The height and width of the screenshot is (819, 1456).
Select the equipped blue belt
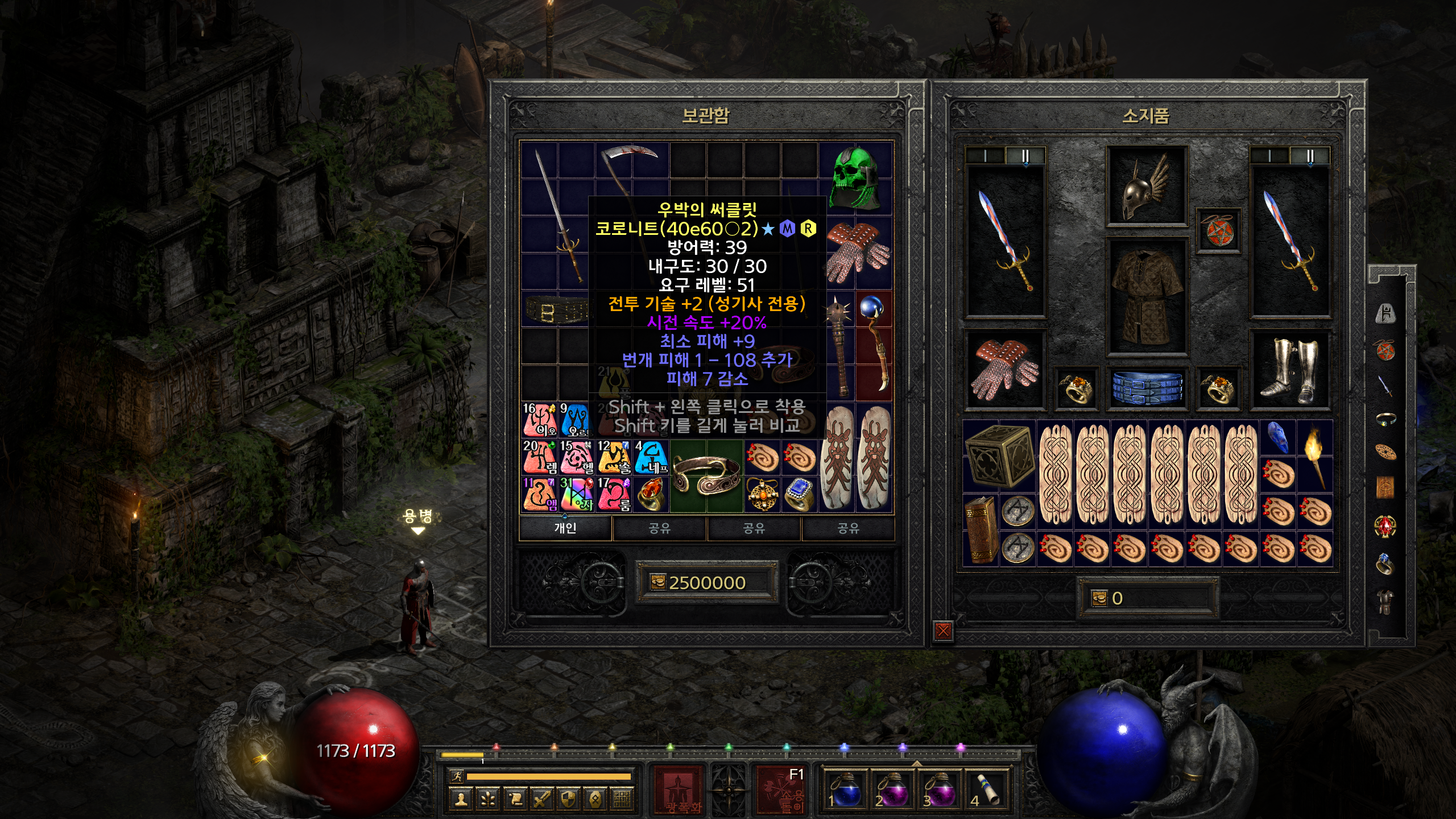[1146, 388]
